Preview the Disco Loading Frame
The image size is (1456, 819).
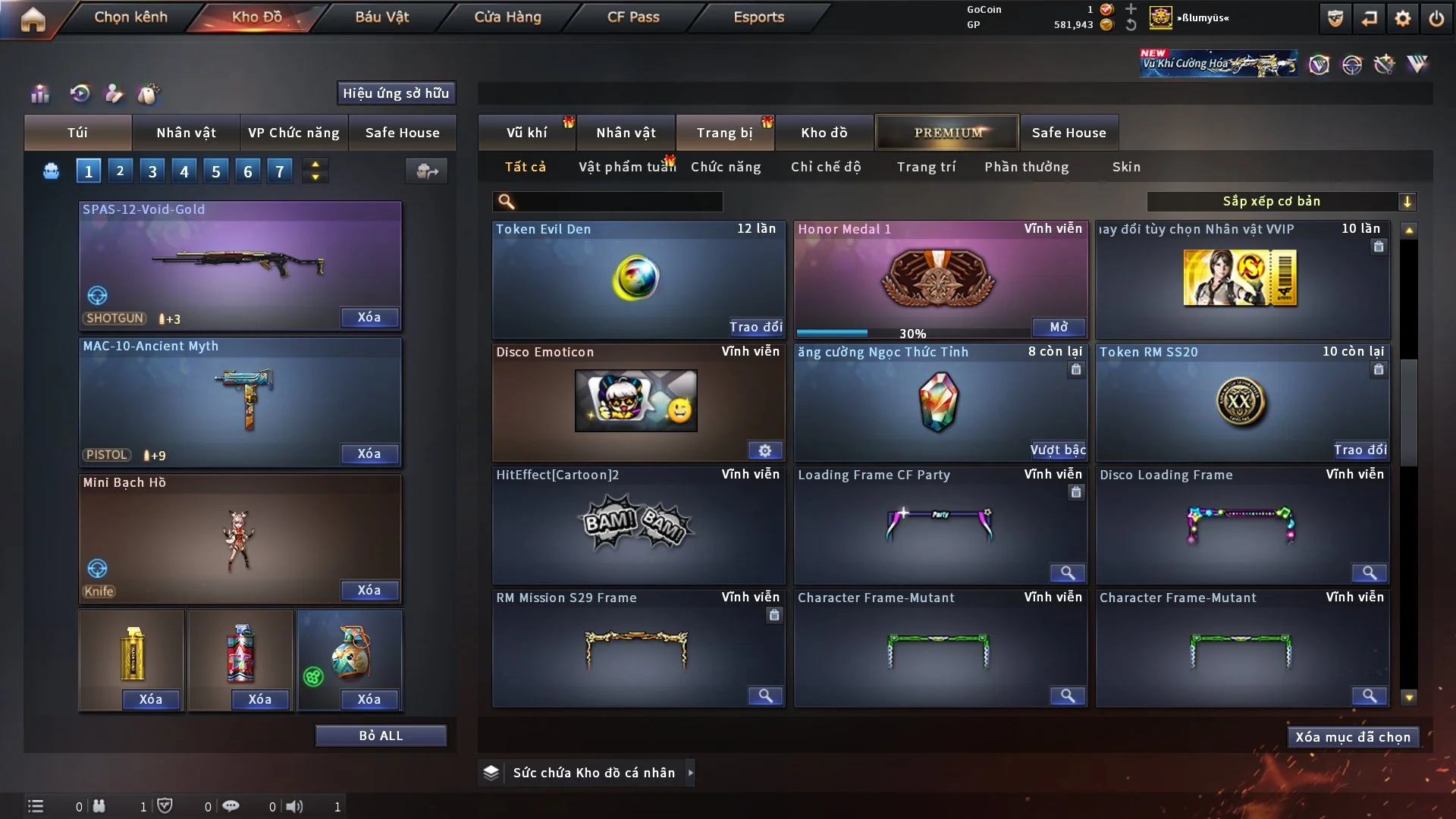1369,573
